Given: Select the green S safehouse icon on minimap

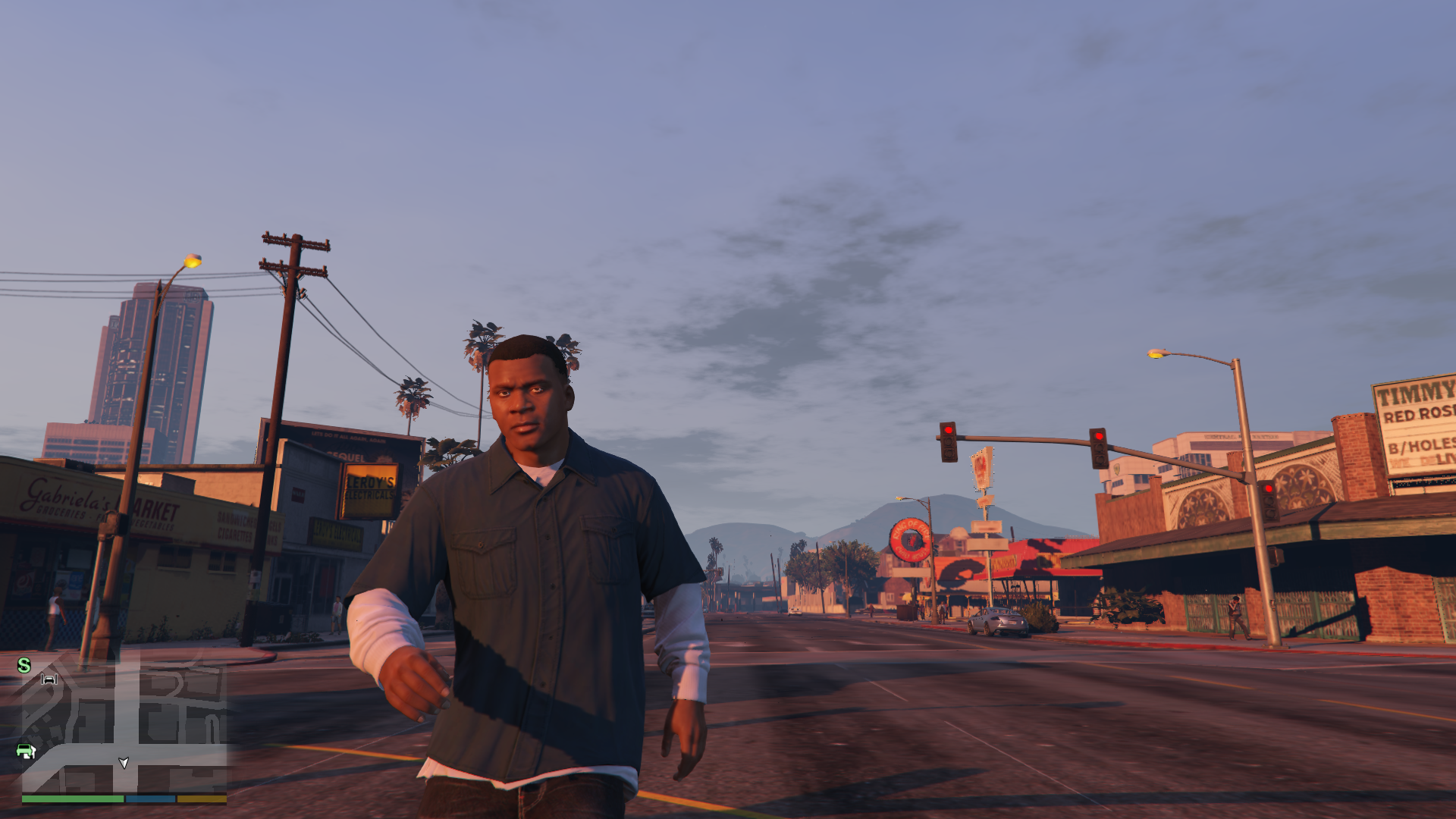Looking at the screenshot, I should [23, 664].
